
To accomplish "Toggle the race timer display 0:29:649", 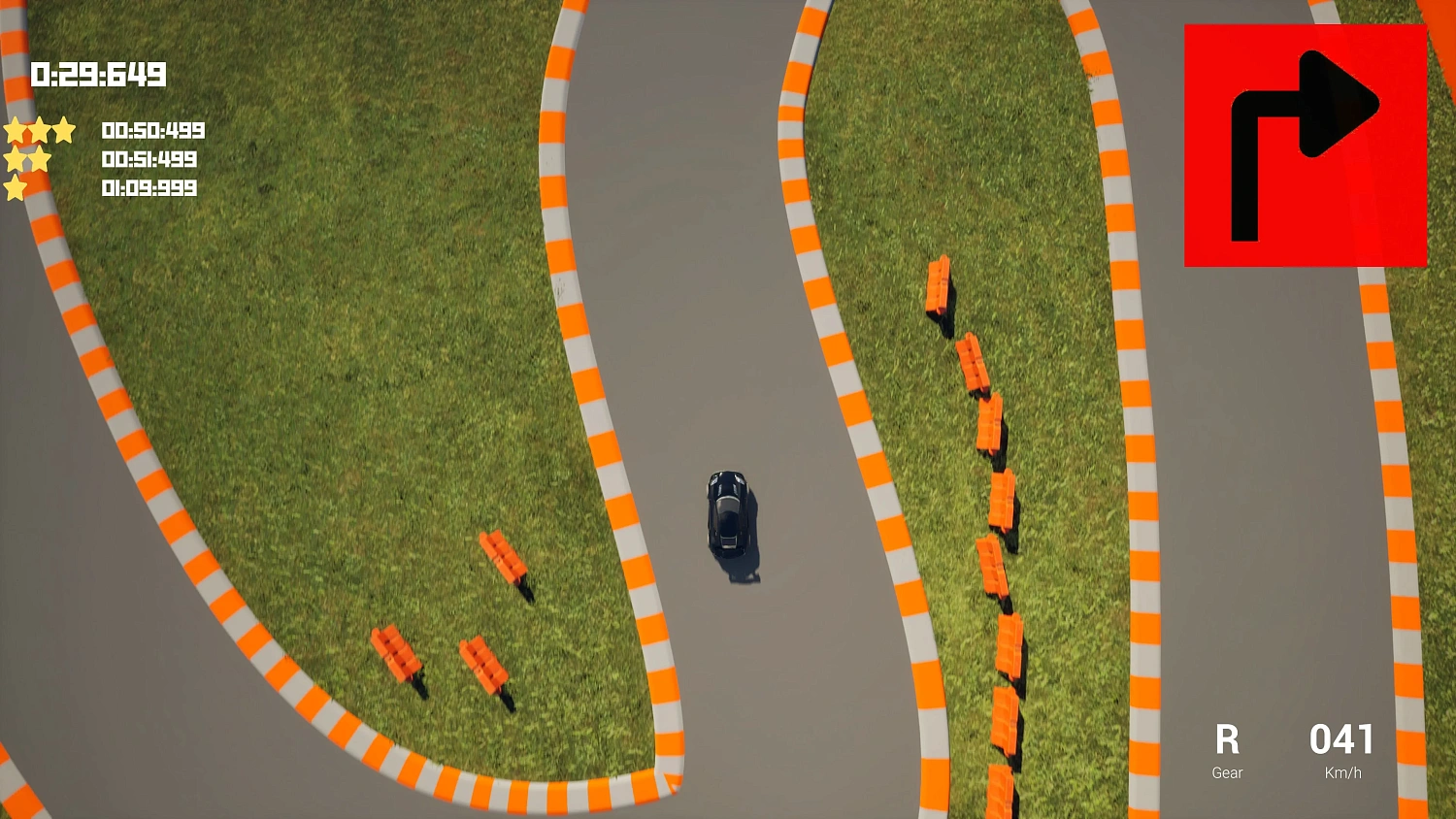I will click(98, 73).
